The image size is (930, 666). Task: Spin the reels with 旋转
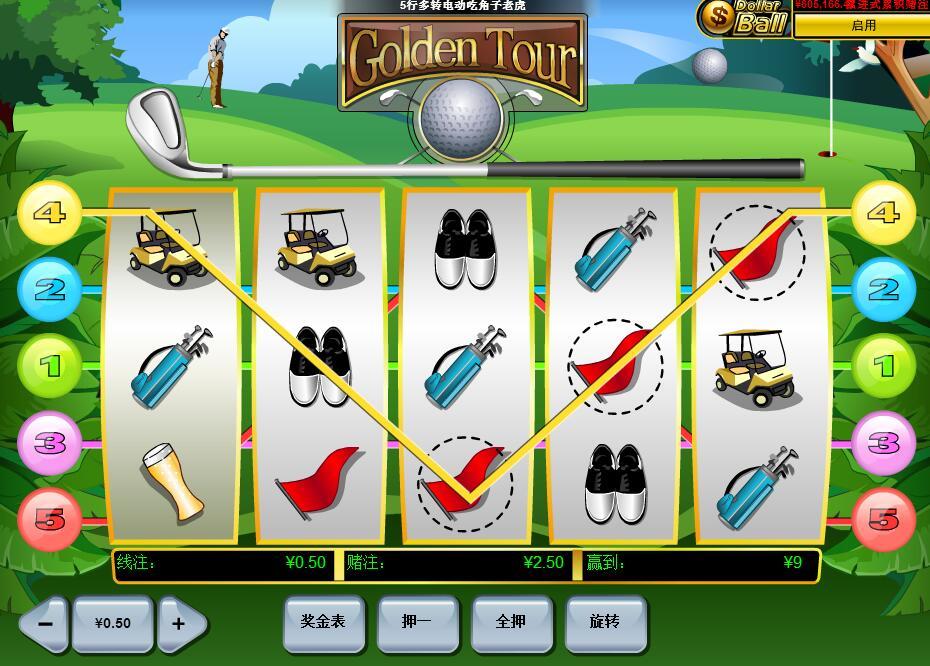tap(605, 622)
